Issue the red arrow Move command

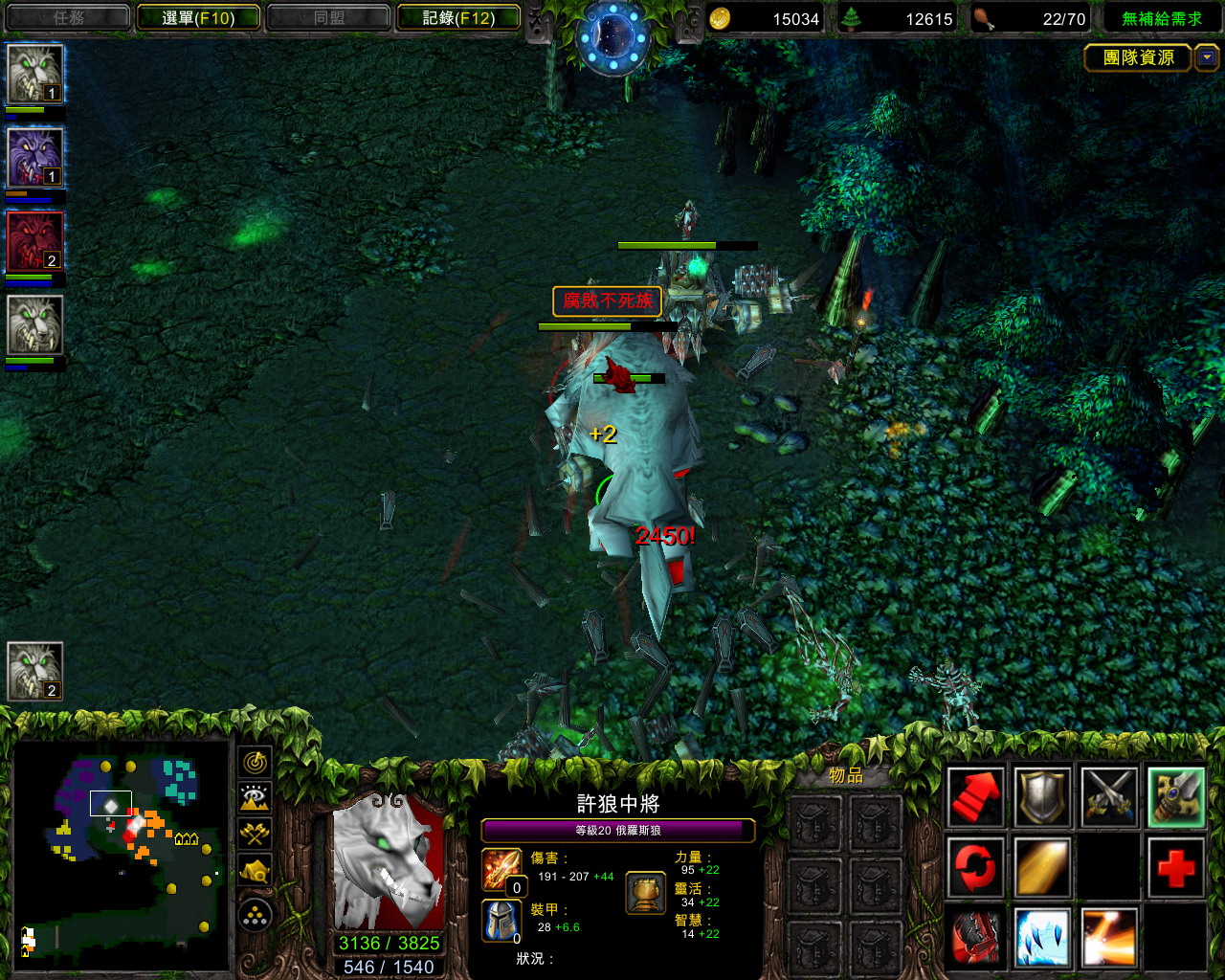click(975, 797)
